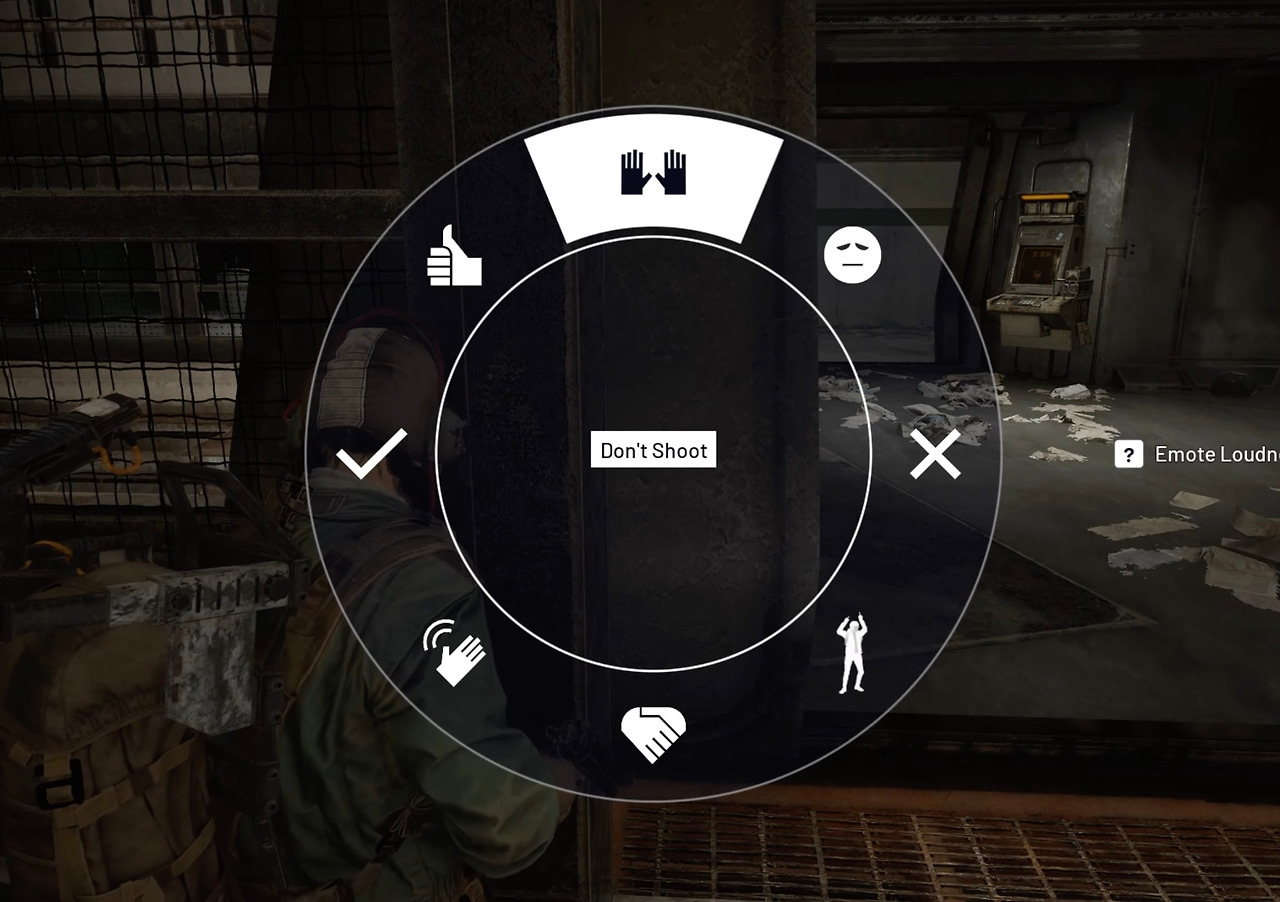Select the thumbs up emote

tap(453, 256)
